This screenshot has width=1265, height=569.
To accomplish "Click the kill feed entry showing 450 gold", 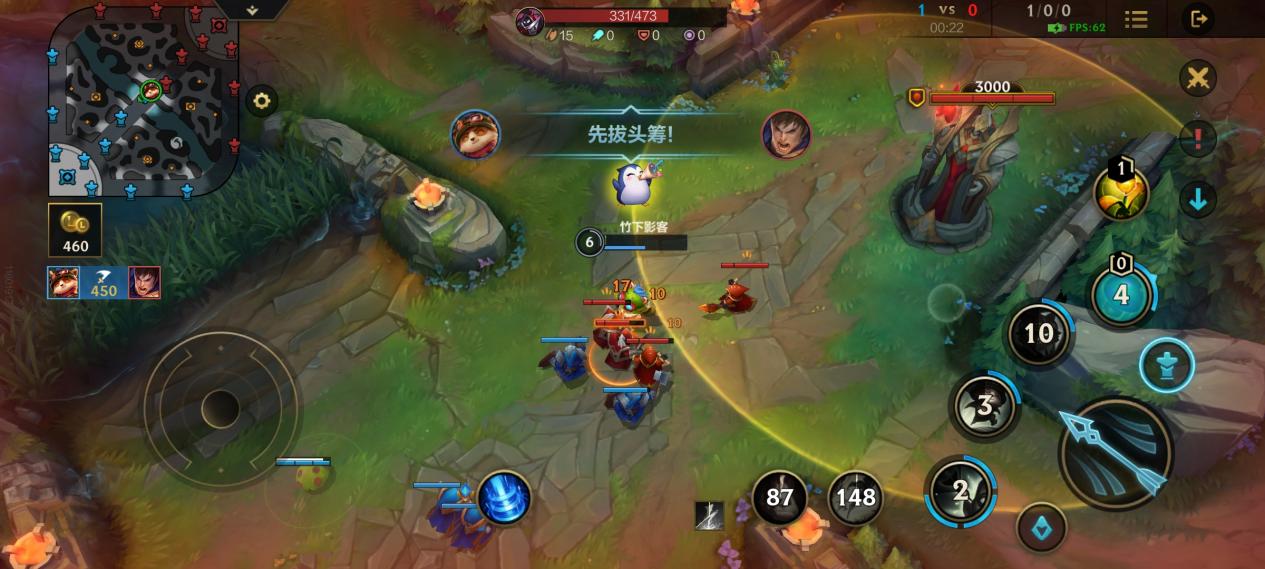I will click(x=103, y=283).
